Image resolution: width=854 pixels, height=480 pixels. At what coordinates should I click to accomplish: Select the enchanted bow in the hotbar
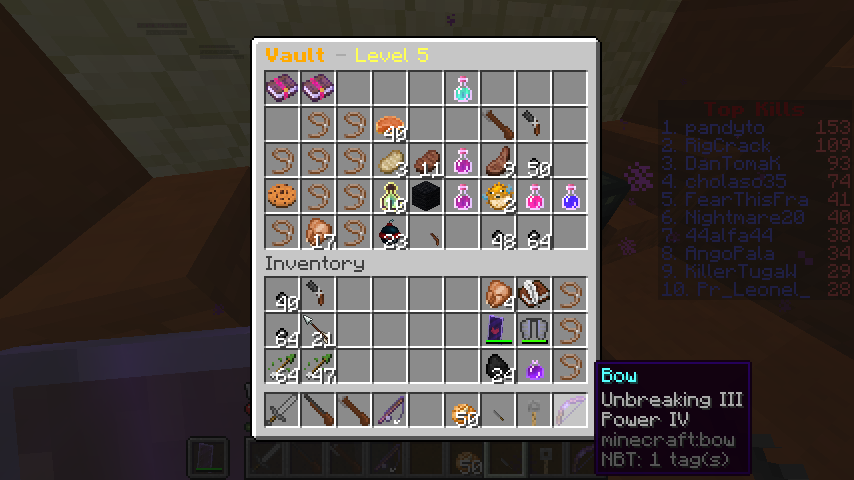tap(570, 409)
